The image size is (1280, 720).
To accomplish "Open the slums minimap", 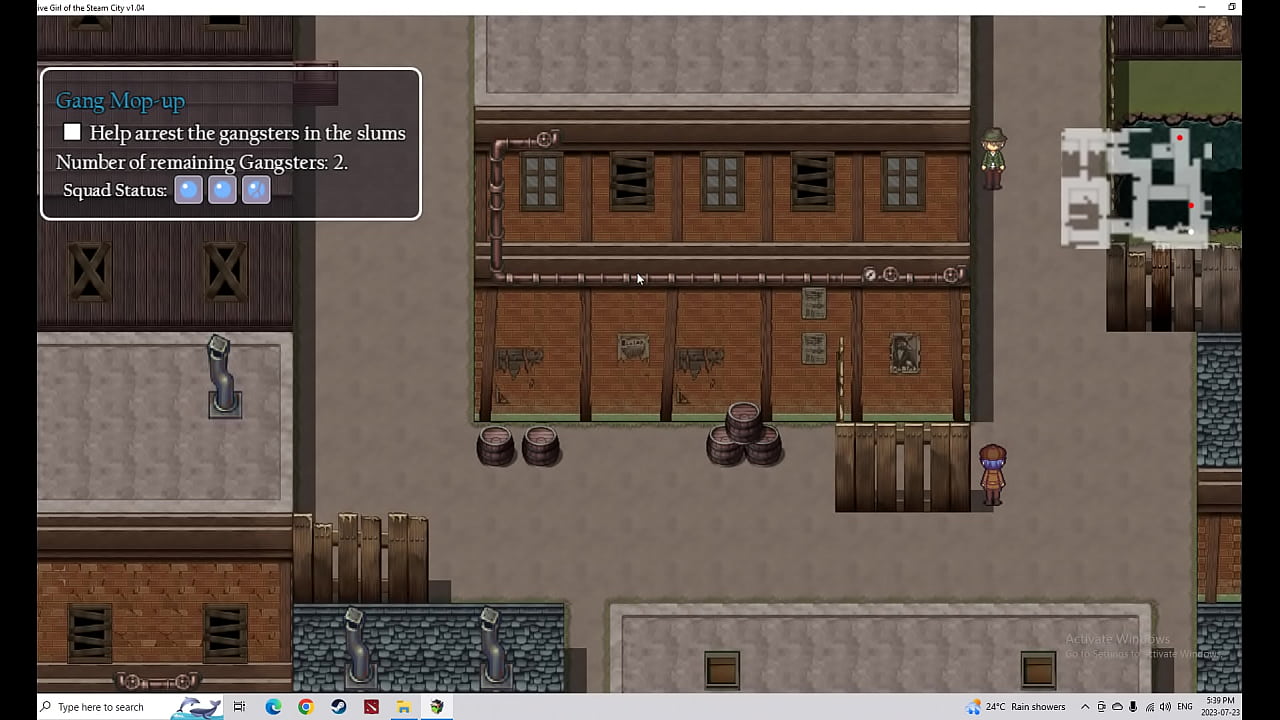I will (1150, 187).
